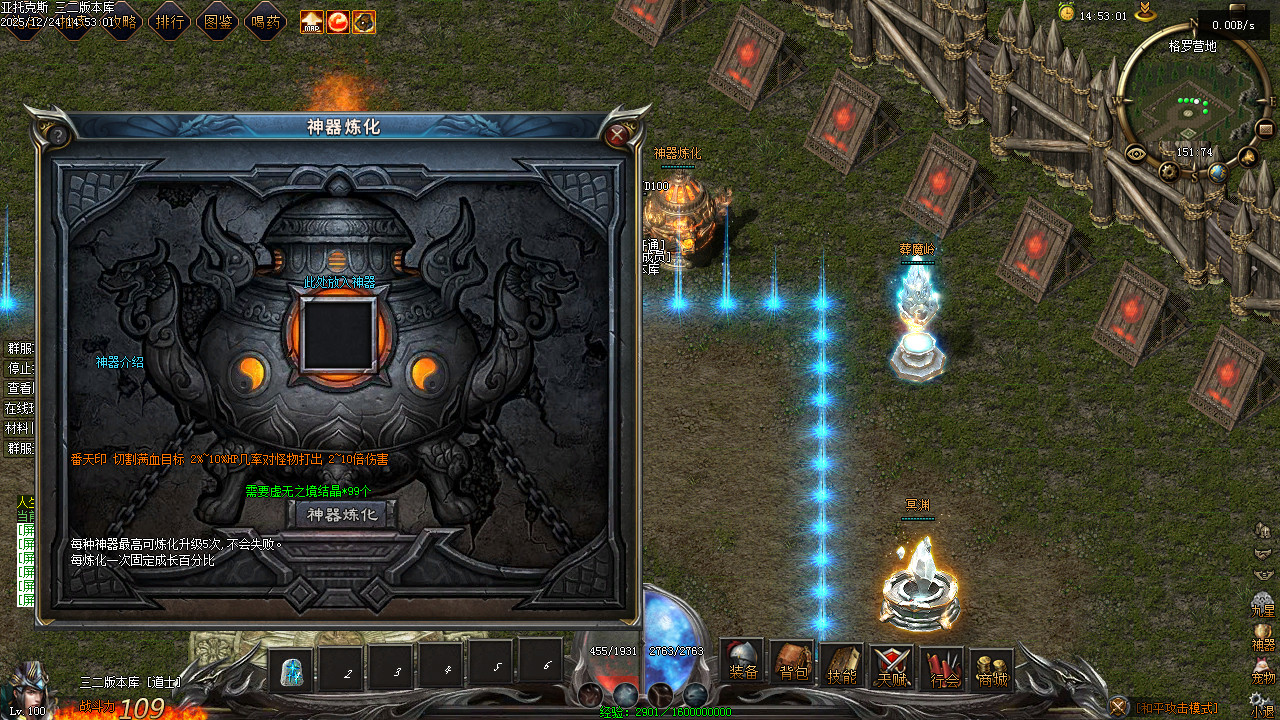Open the 背包 backpack
This screenshot has width=1280, height=720.
point(792,664)
